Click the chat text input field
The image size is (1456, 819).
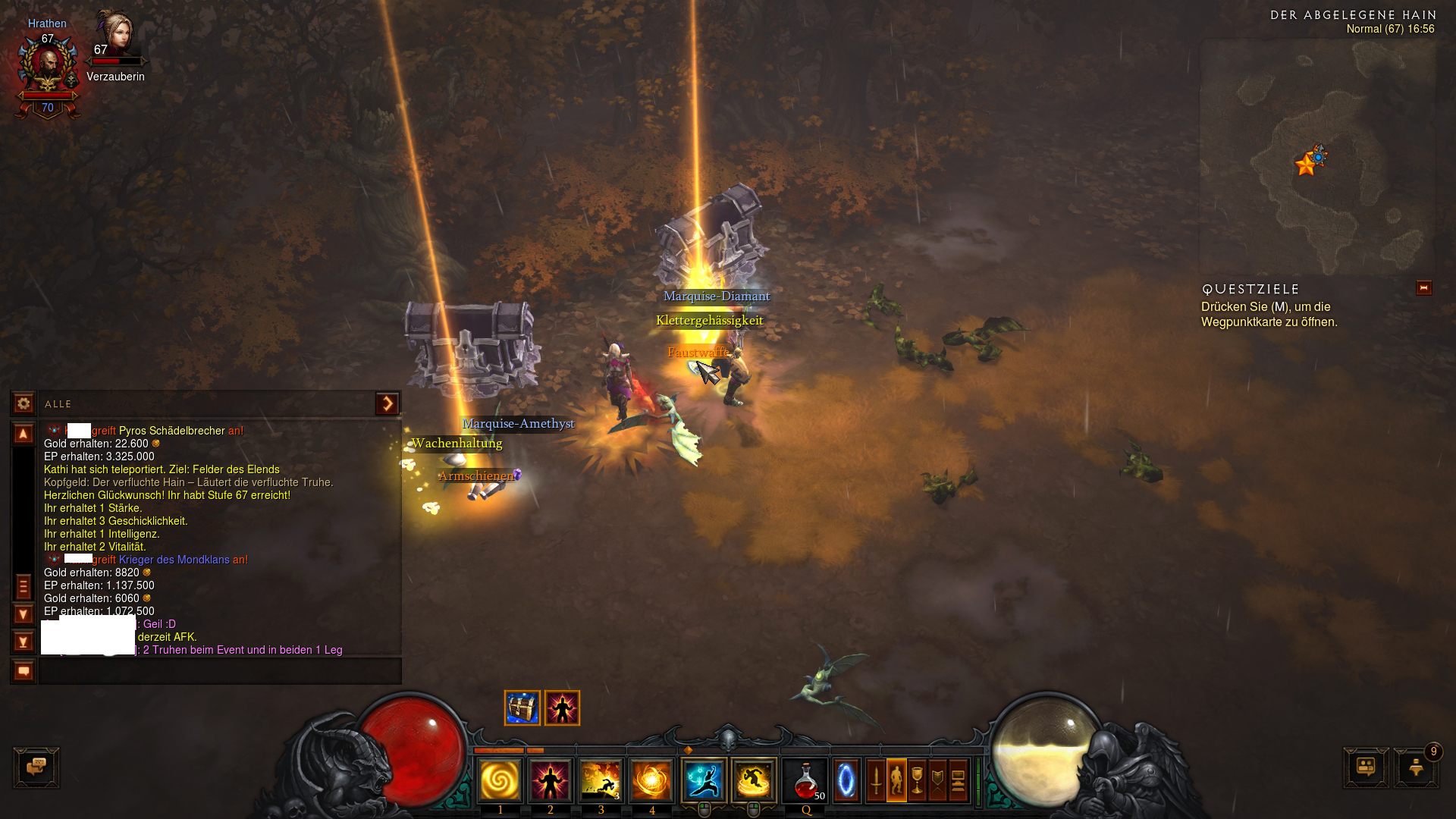(220, 671)
